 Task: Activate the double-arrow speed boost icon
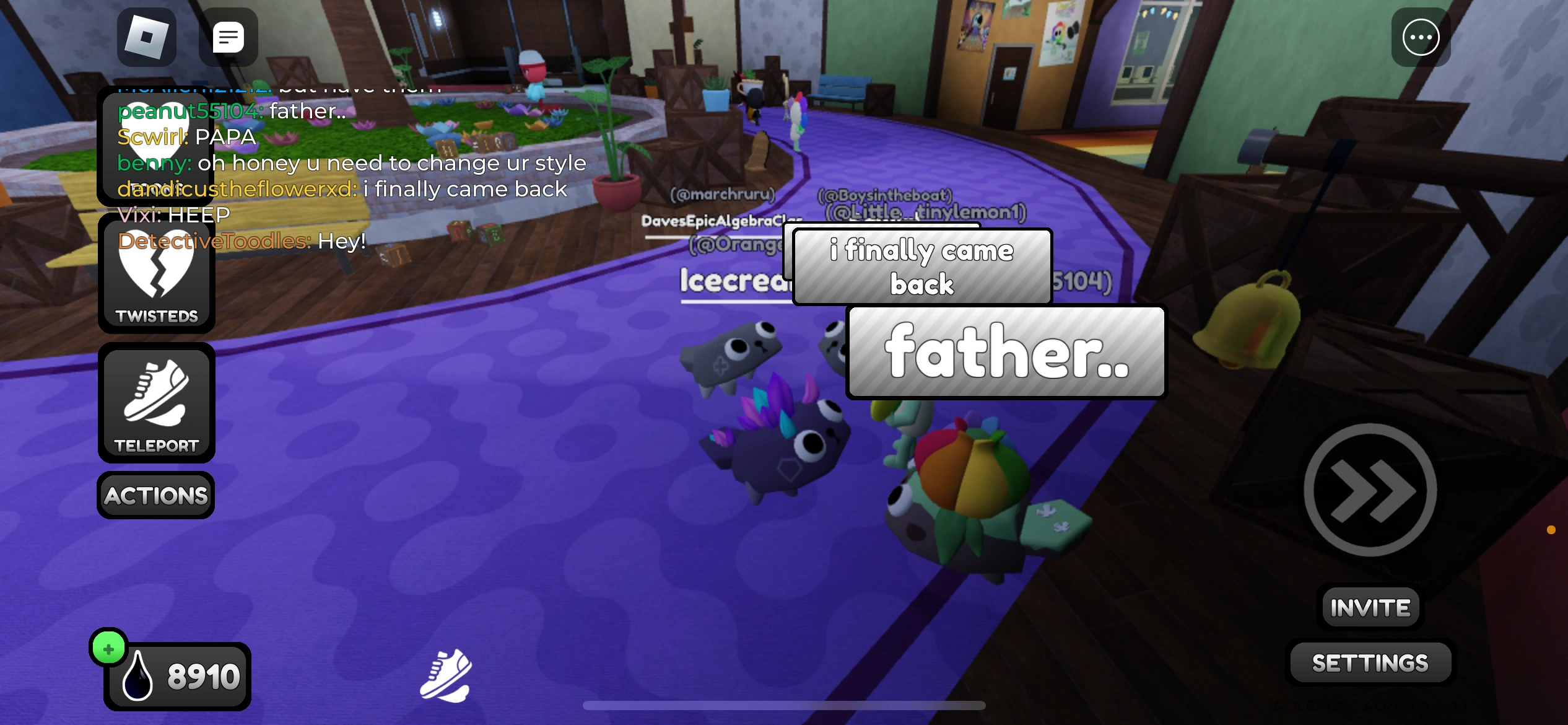click(x=1371, y=490)
